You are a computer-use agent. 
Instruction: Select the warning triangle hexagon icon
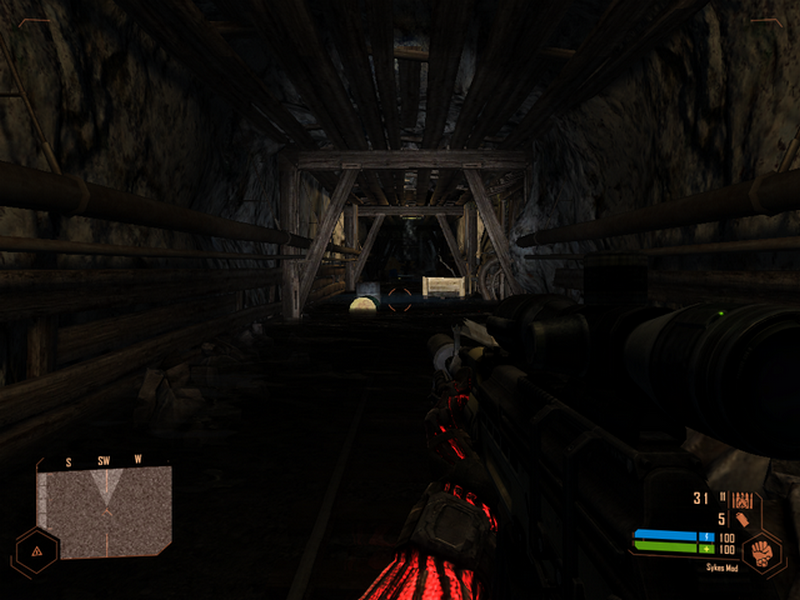[x=37, y=551]
